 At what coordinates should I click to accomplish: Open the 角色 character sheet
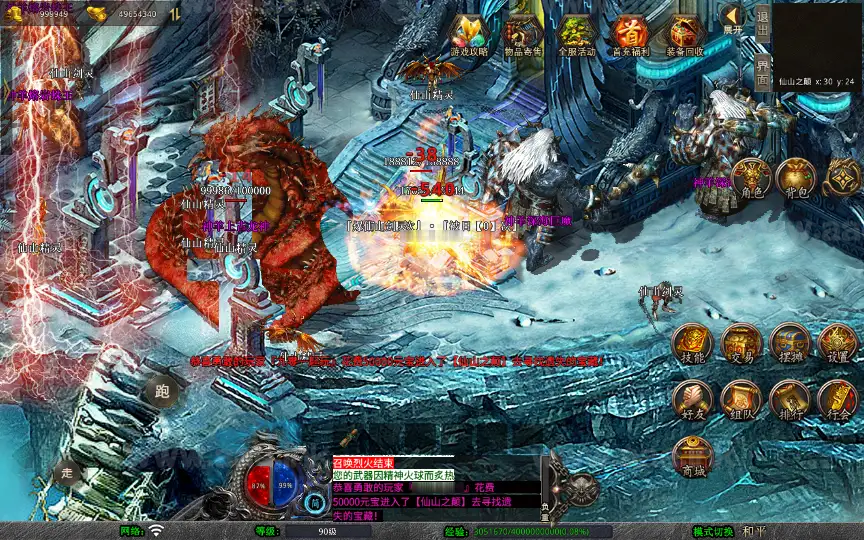coord(750,178)
